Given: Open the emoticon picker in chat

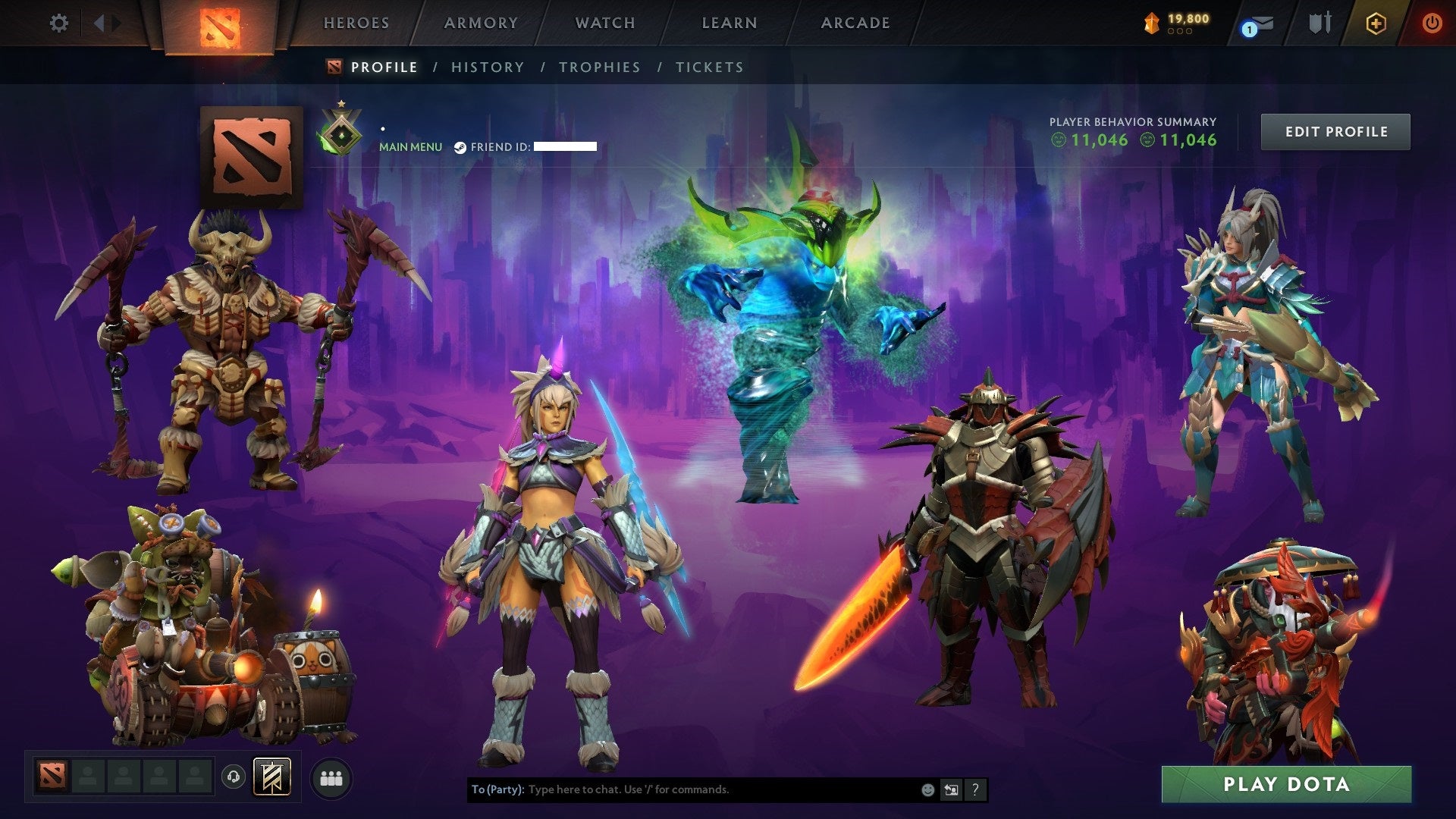Looking at the screenshot, I should (x=928, y=789).
